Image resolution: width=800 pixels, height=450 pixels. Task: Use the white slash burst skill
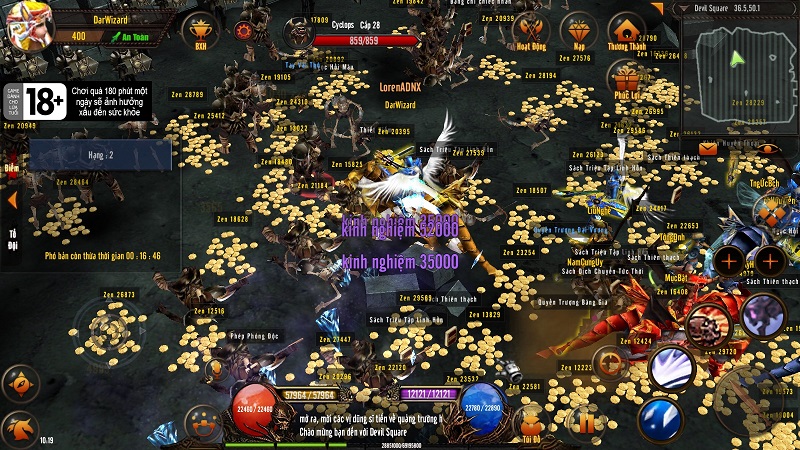coord(671,368)
